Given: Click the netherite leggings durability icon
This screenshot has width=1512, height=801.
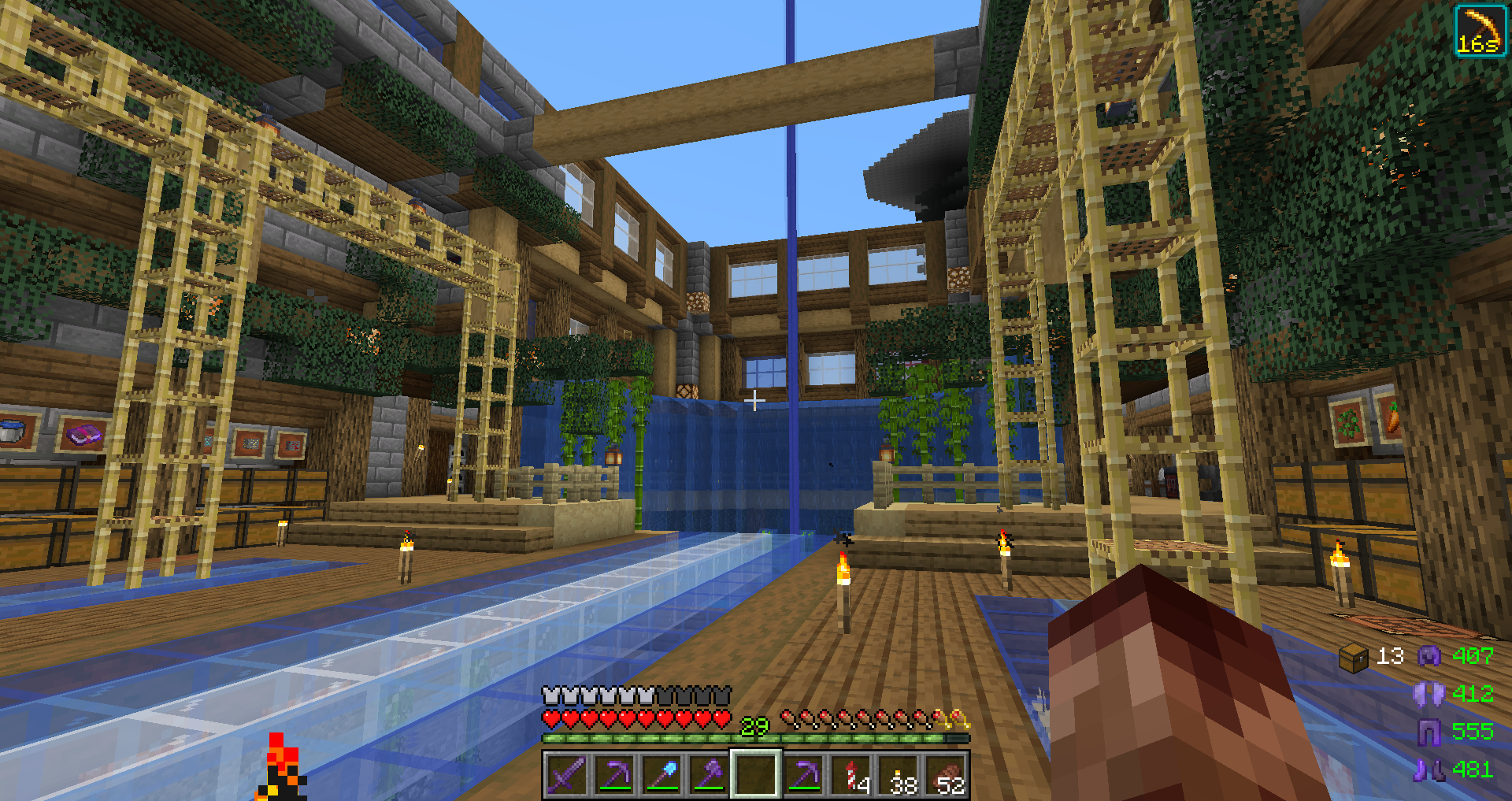Looking at the screenshot, I should pos(1429,732).
